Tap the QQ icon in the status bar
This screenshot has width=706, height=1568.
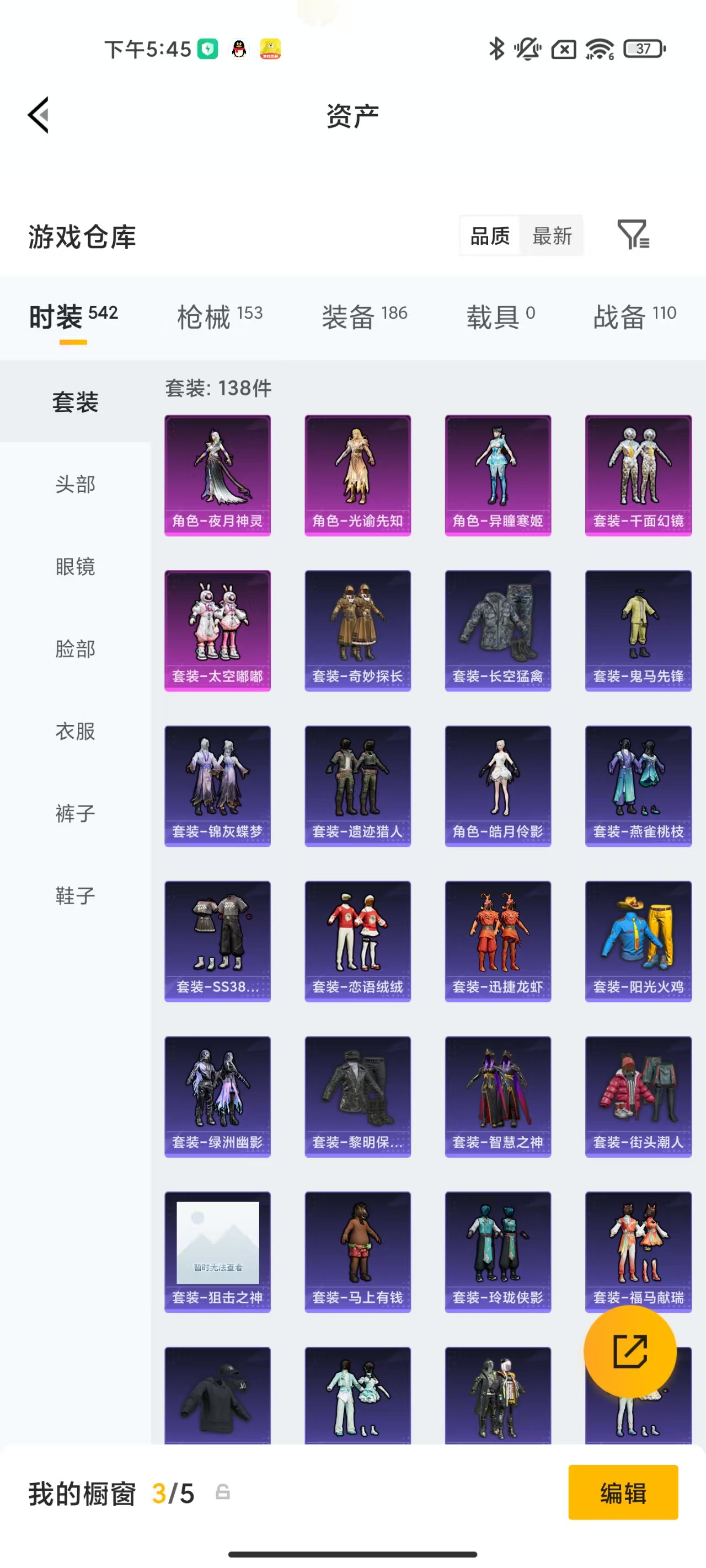(x=238, y=49)
